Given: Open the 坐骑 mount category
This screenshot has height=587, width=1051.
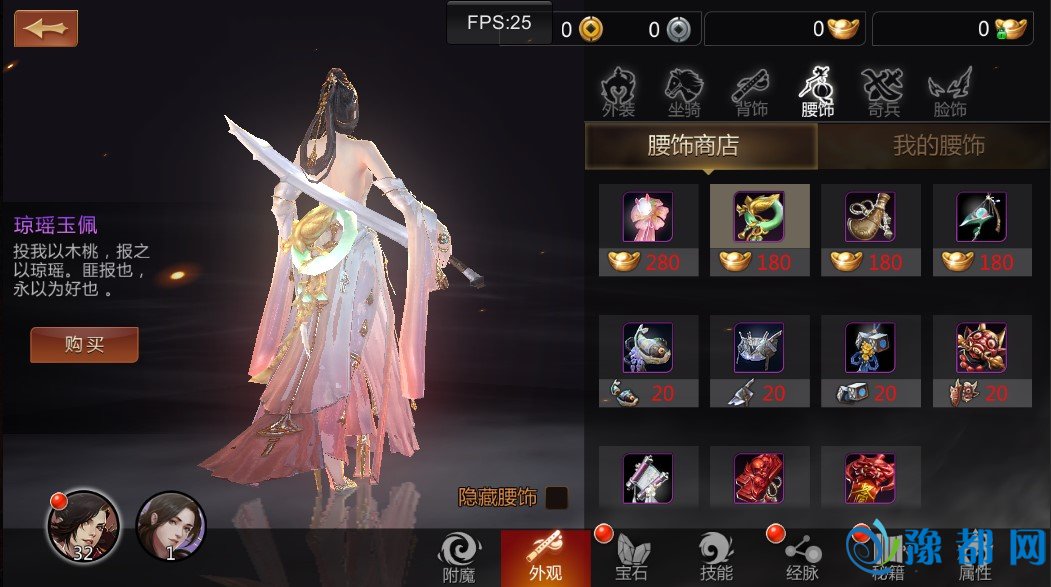Looking at the screenshot, I should click(684, 93).
